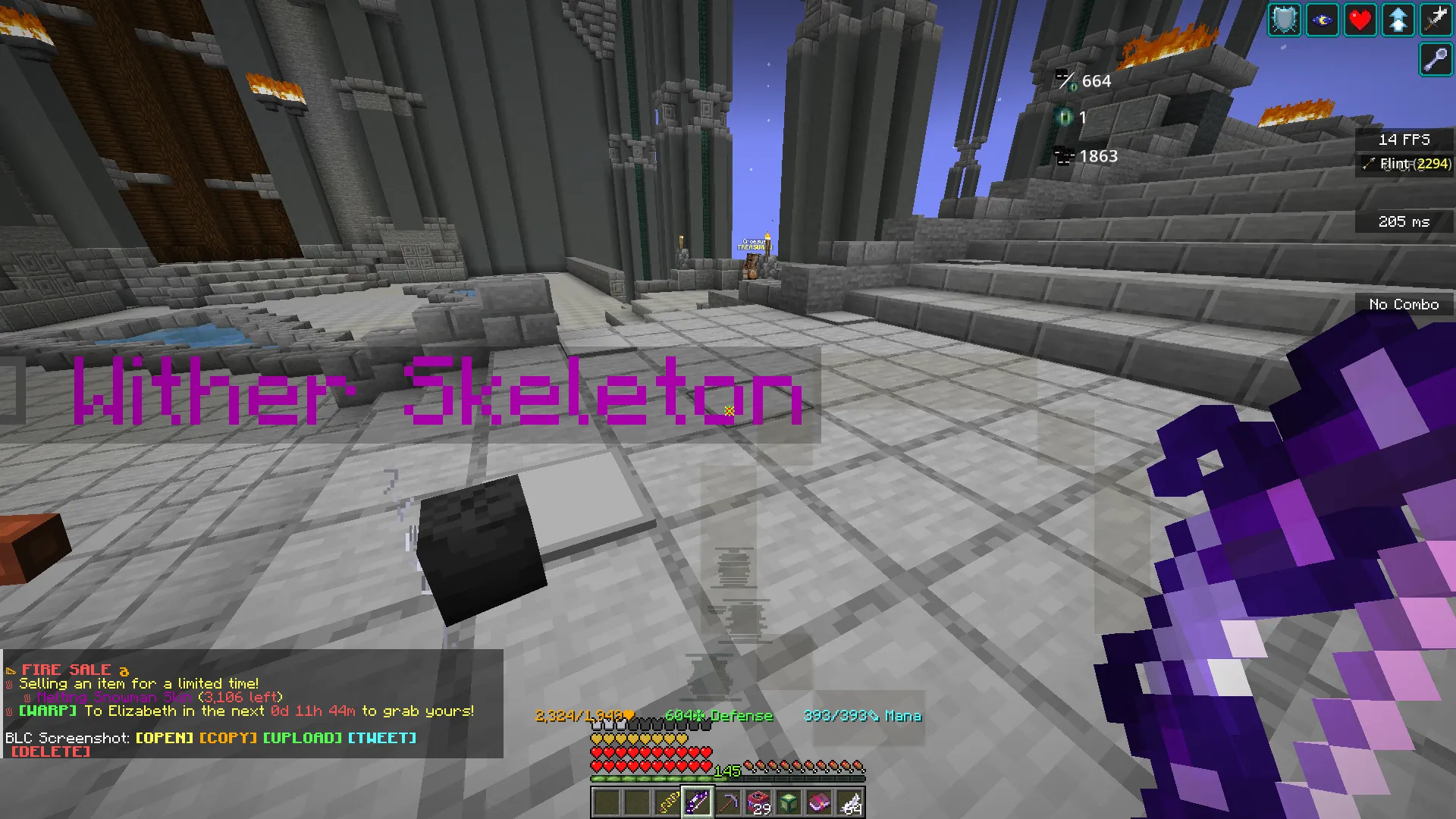Viewport: 1456px width, 819px height.
Task: Click [WARP] to travel to Elizabeth
Action: (x=46, y=711)
